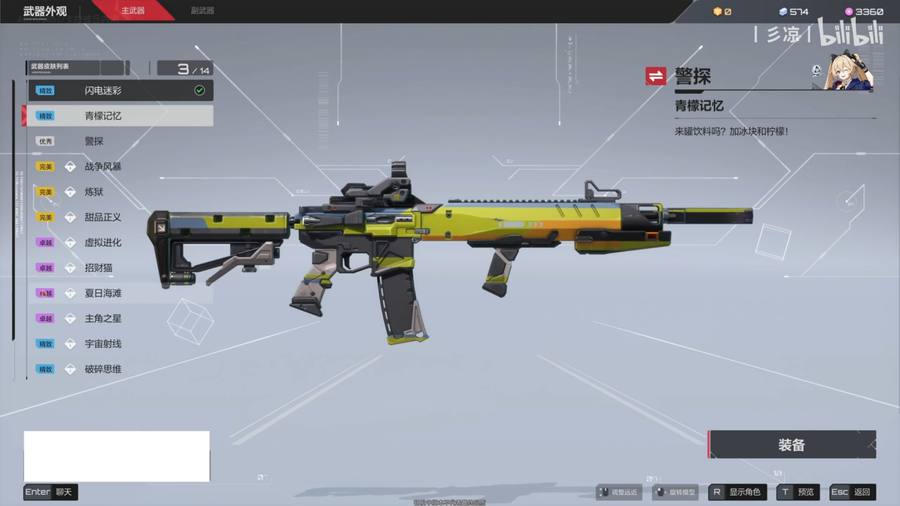Choose the 炼狱 skin entry
Image resolution: width=900 pixels, height=506 pixels.
tap(120, 192)
